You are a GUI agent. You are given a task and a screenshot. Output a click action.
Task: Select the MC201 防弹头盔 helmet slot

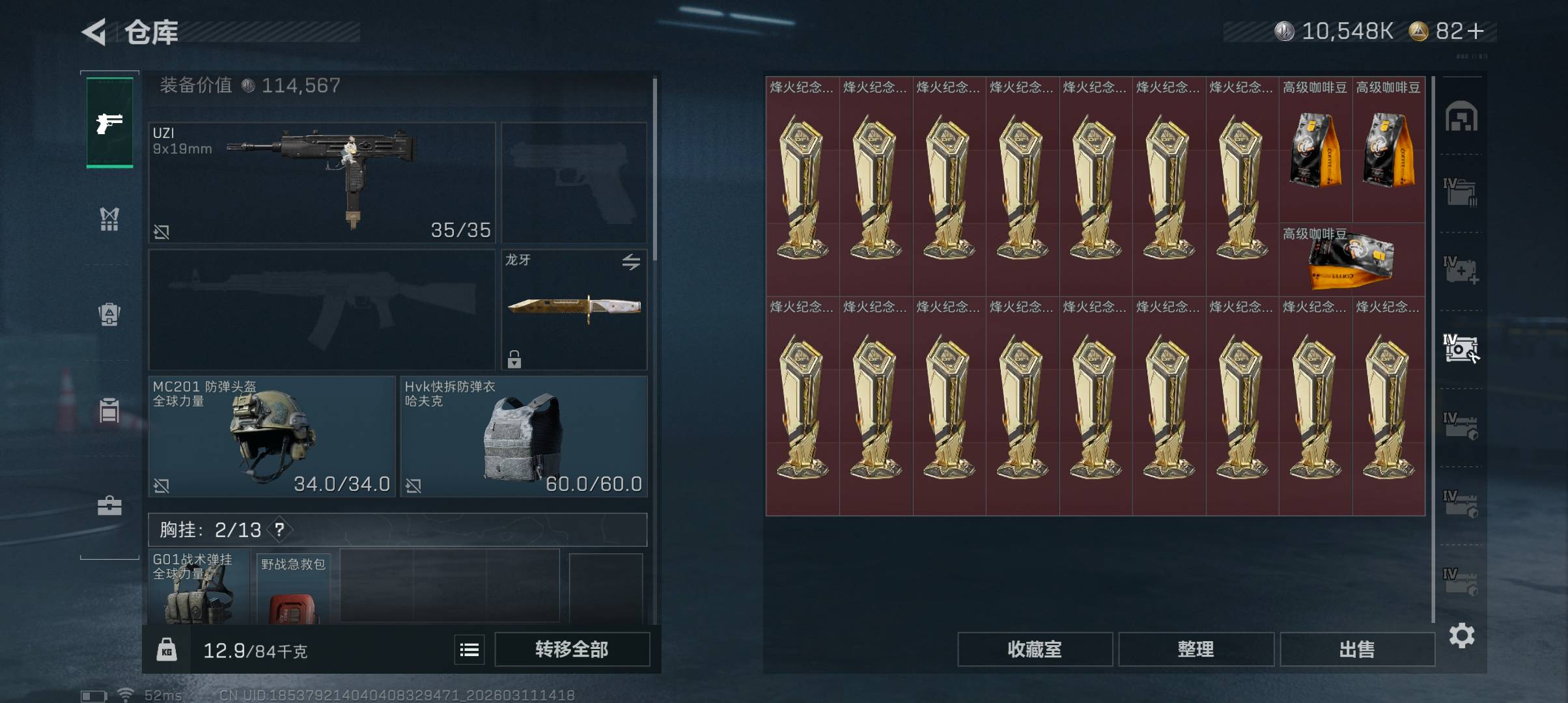(x=272, y=436)
